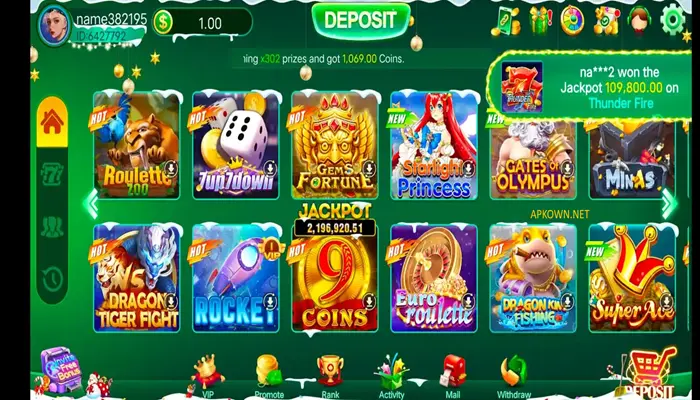Open the gift box rewards icon
The image size is (700, 400).
540,19
